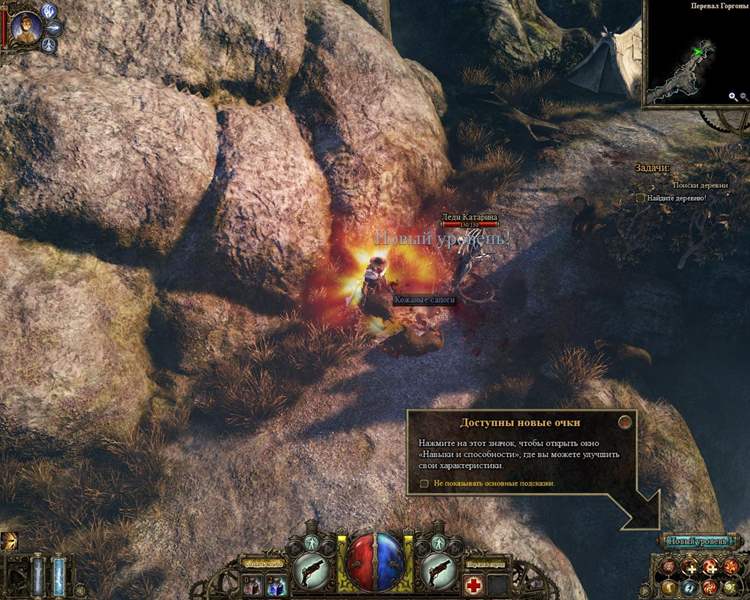The height and width of the screenshot is (600, 750).
Task: Activate the top companion skill orb by portrait
Action: coord(50,12)
